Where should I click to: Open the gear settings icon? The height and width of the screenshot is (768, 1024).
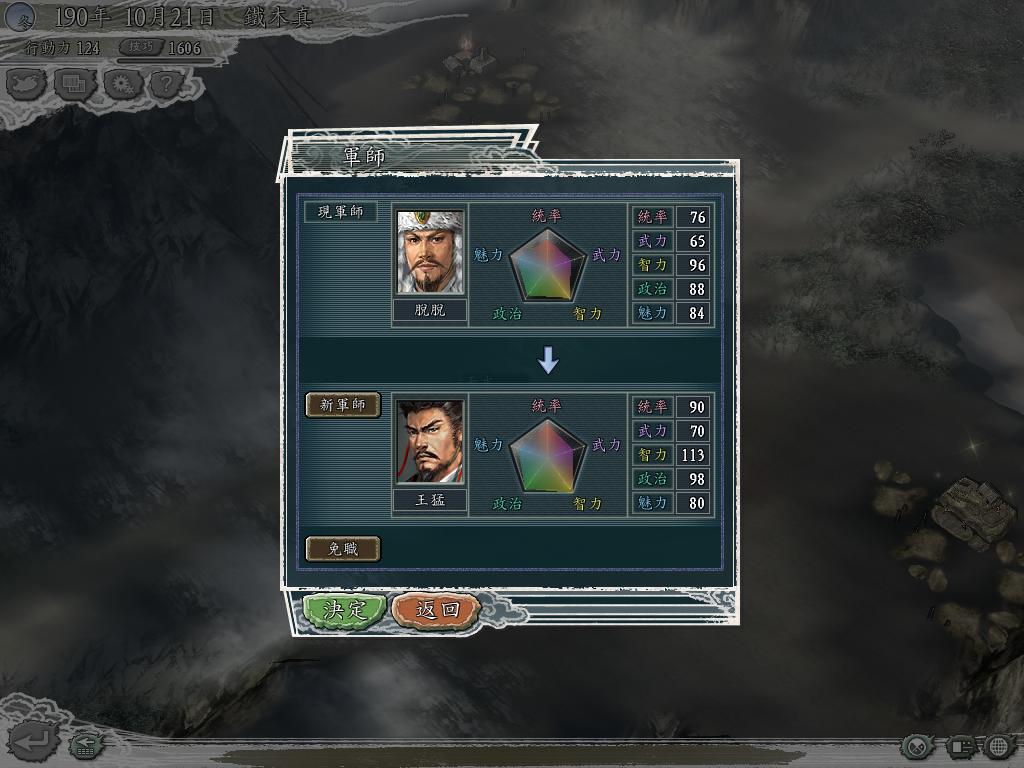pos(121,84)
